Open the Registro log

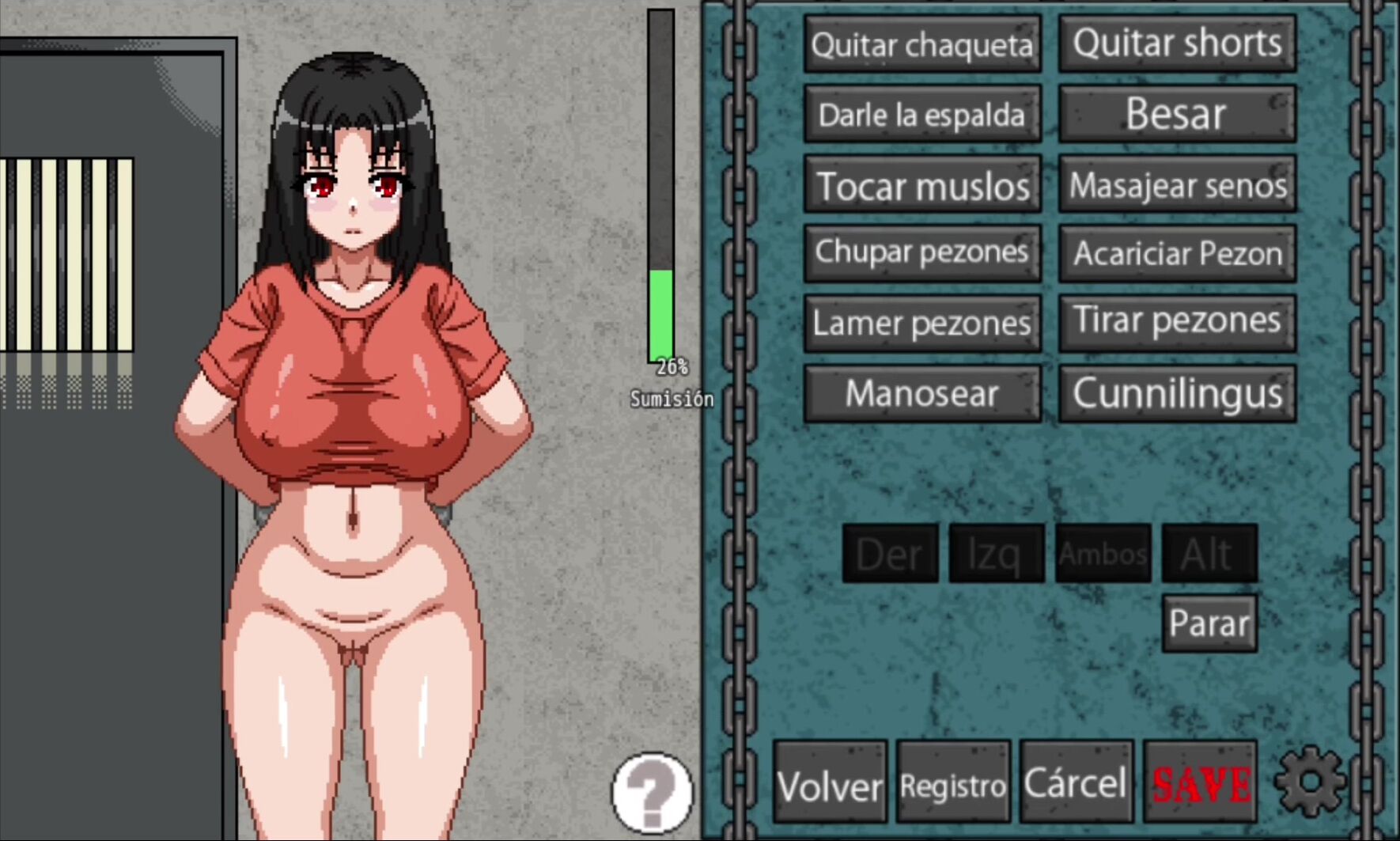953,783
